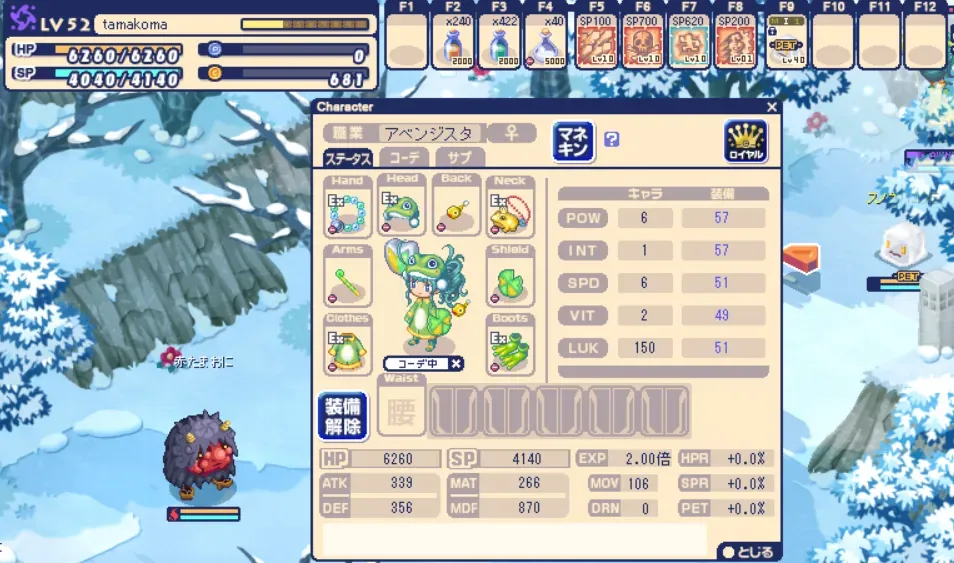Open the サブ tab

pos(459,158)
